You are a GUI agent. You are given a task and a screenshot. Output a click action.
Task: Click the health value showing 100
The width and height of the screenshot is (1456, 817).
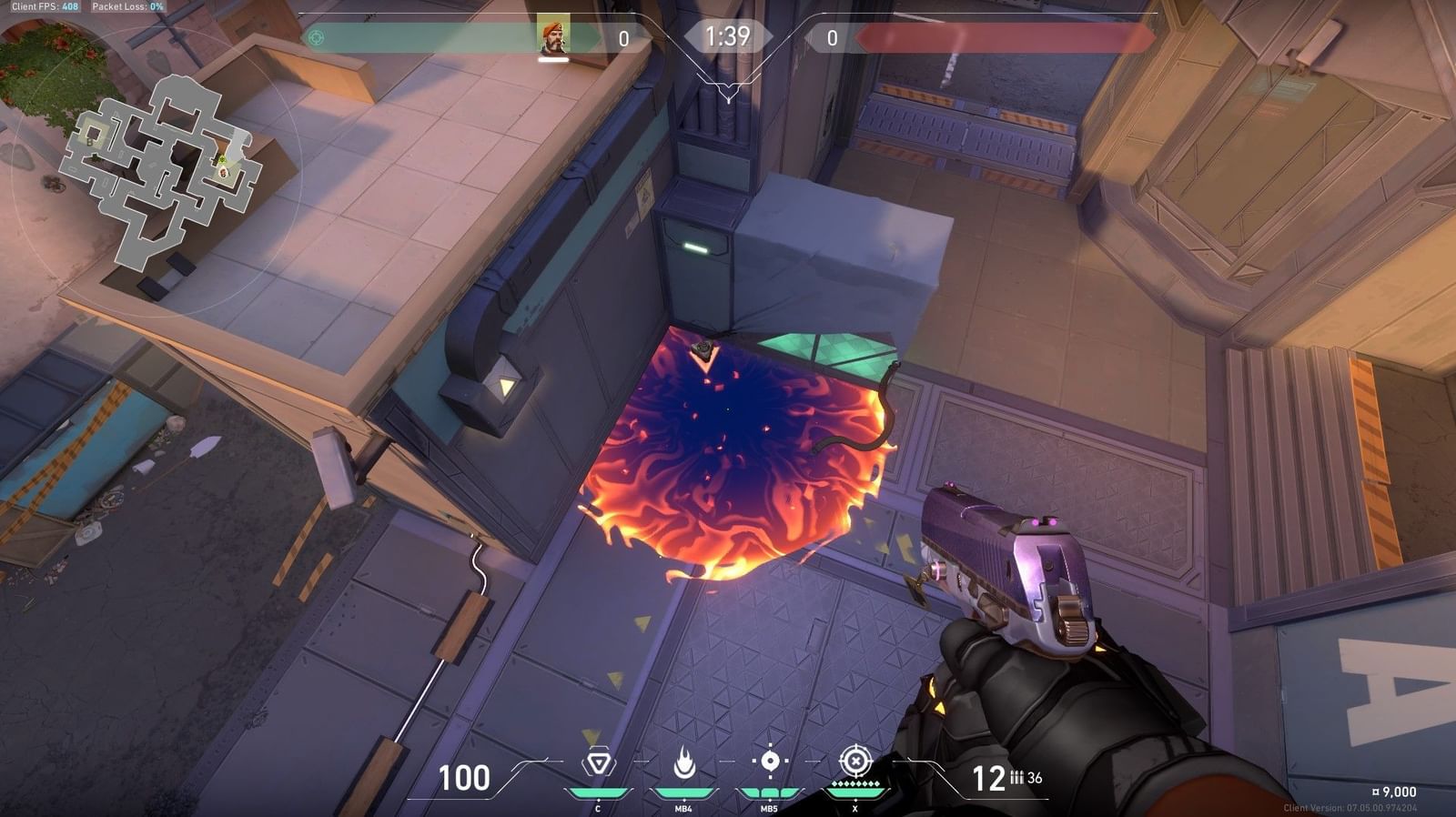point(465,778)
